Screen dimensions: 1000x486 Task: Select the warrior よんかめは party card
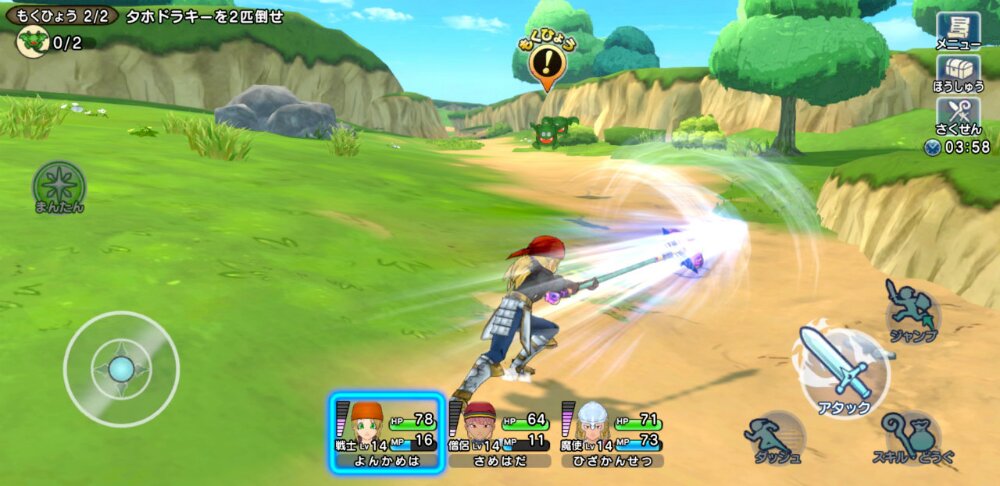click(x=387, y=432)
